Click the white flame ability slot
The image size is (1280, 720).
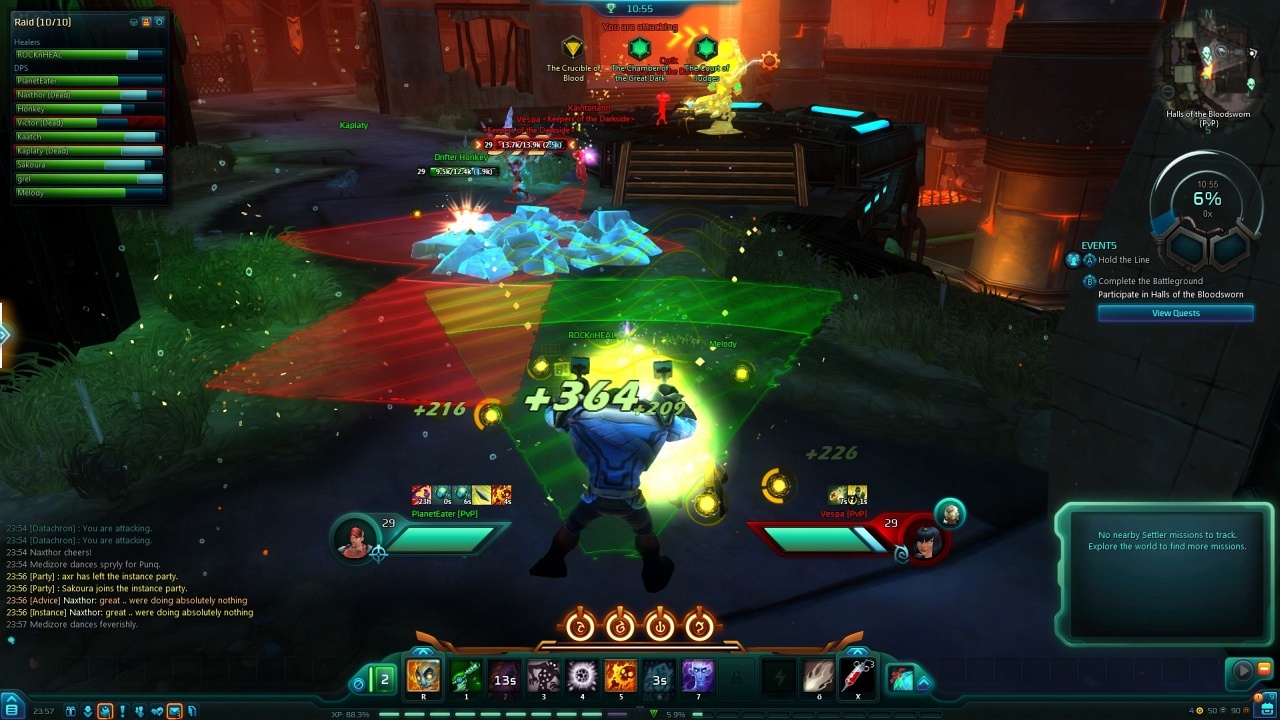click(819, 677)
